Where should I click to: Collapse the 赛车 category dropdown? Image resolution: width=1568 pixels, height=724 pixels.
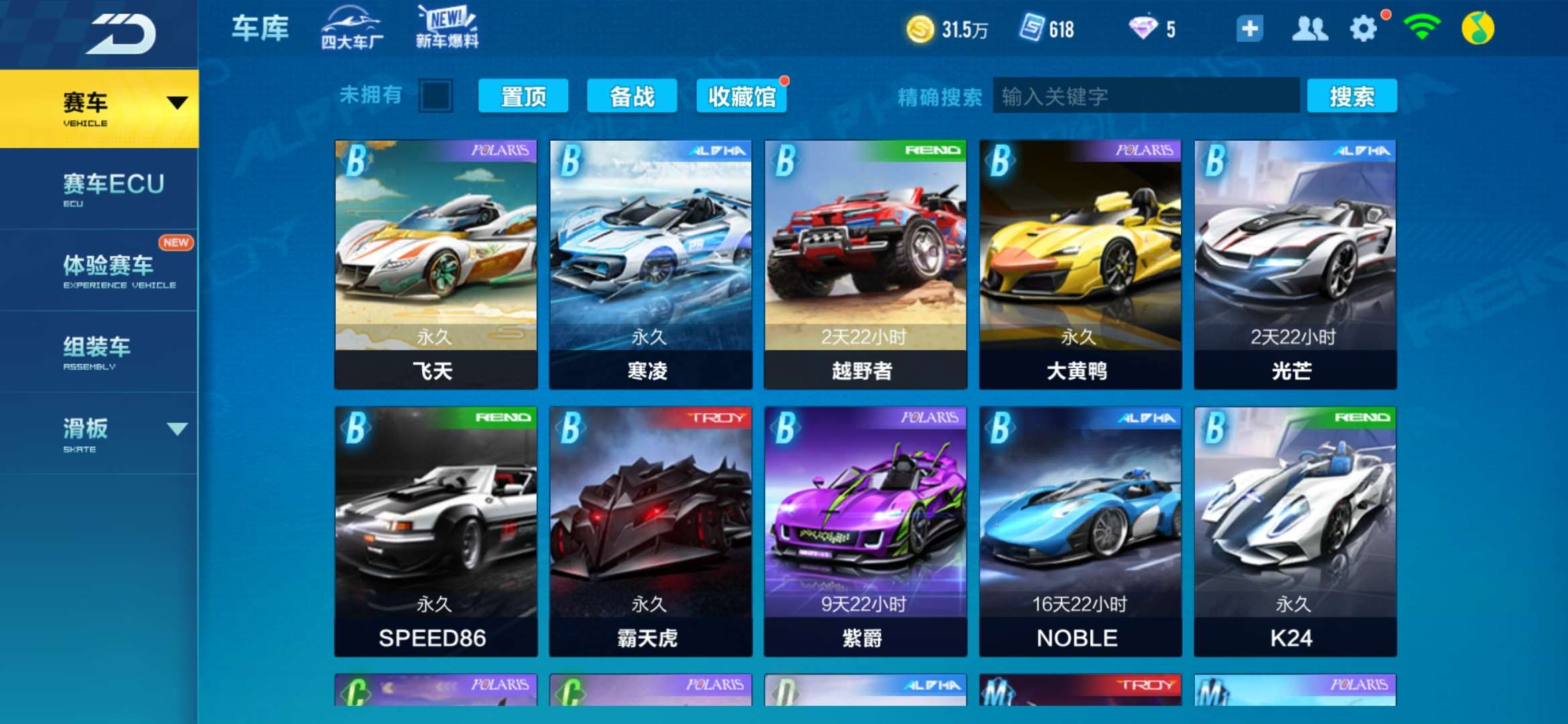(x=177, y=104)
